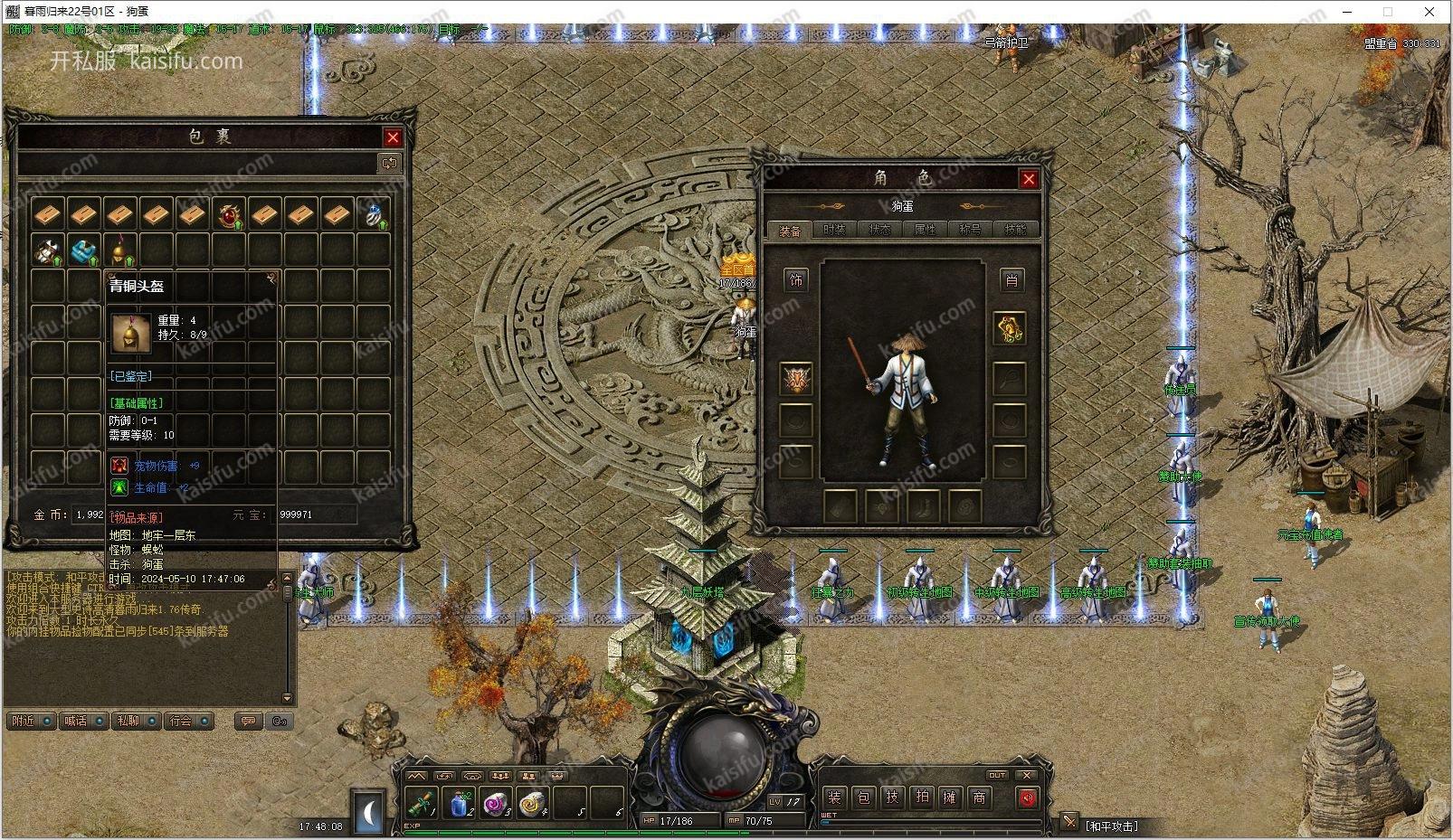The image size is (1453, 840).
Task: Open the 属性 attributes tab
Action: (925, 230)
